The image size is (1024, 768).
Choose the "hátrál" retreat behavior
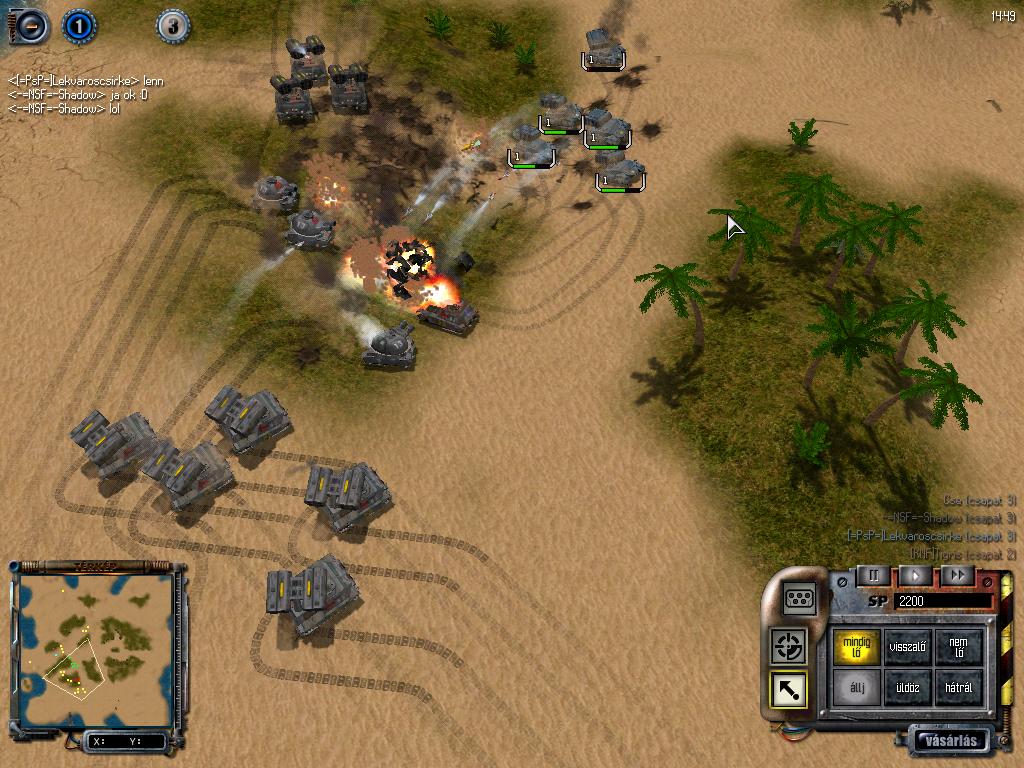[958, 689]
